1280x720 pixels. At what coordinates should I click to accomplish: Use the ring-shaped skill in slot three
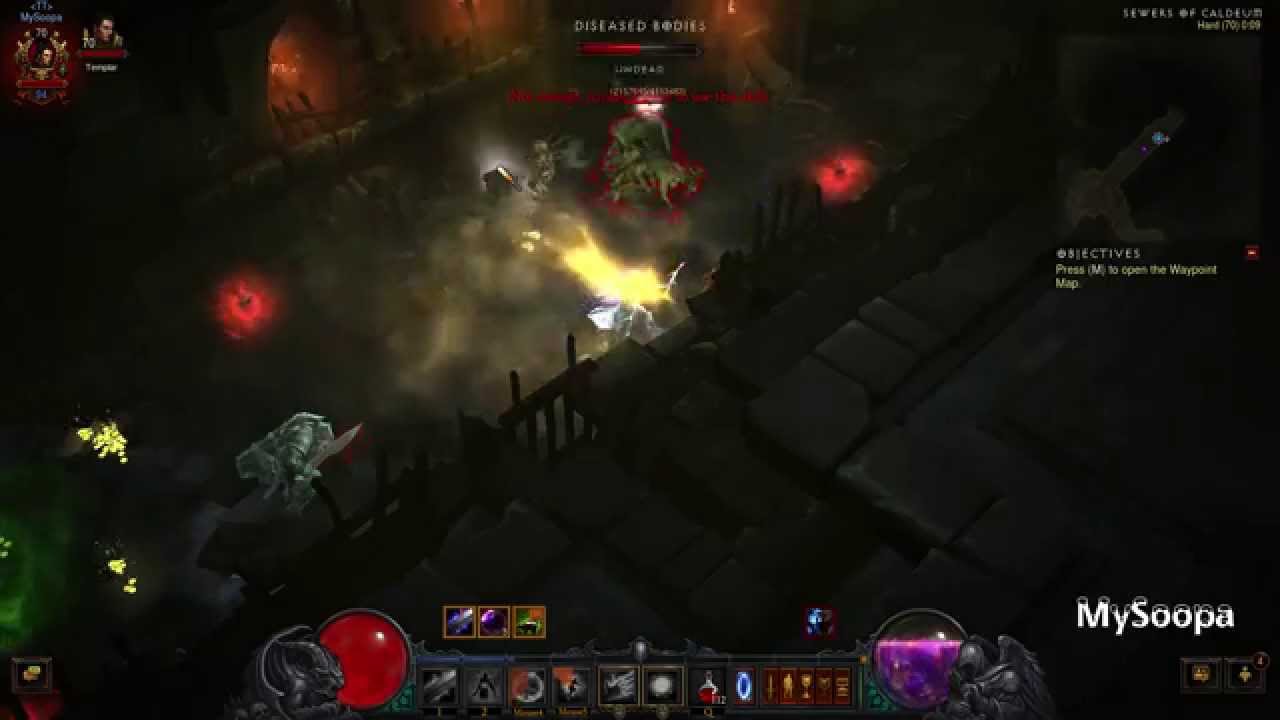pyautogui.click(x=527, y=686)
